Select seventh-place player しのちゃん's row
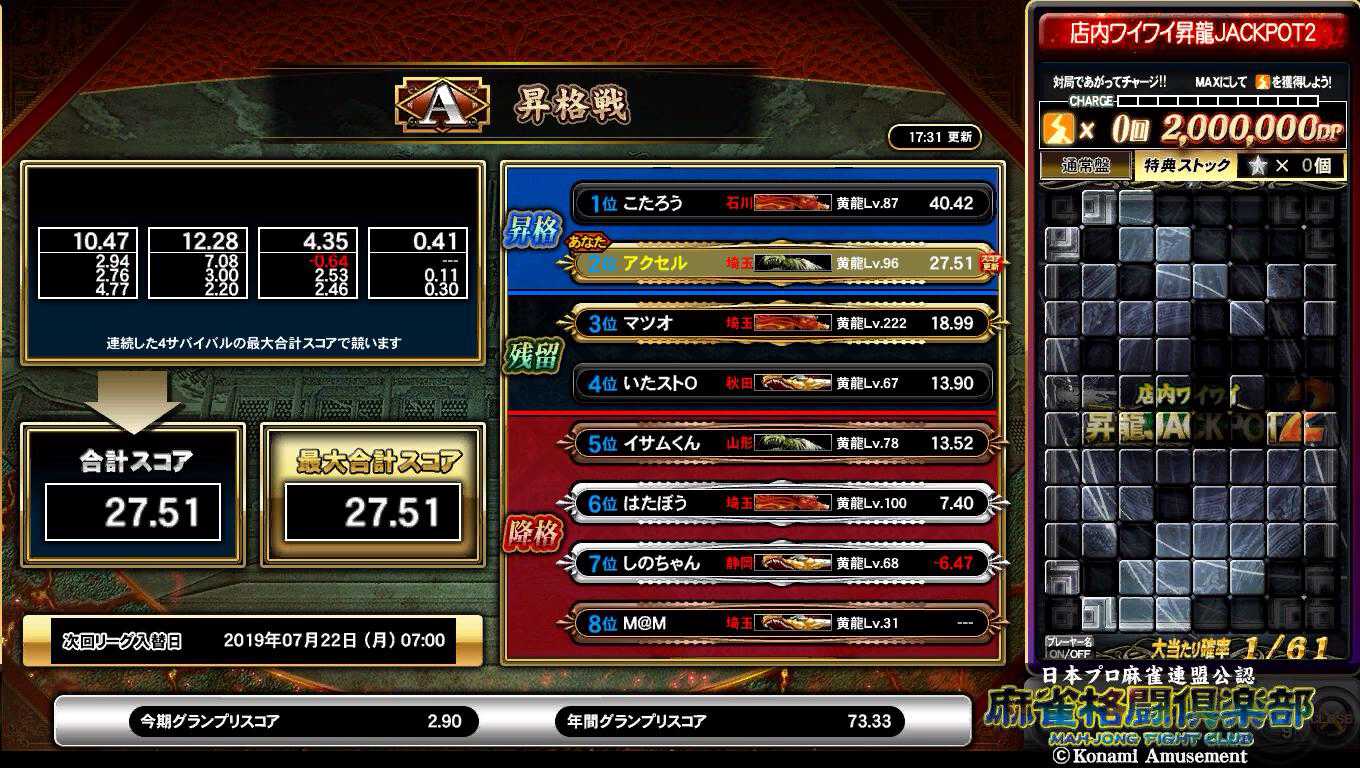The width and height of the screenshot is (1360, 768). click(x=782, y=563)
